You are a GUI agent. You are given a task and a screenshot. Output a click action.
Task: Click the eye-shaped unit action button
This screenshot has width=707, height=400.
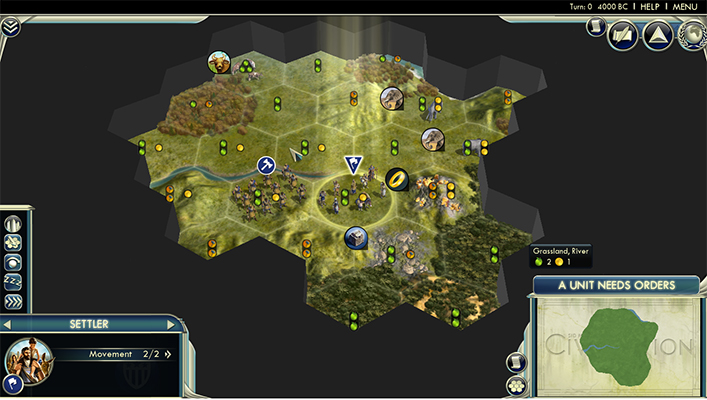13,262
